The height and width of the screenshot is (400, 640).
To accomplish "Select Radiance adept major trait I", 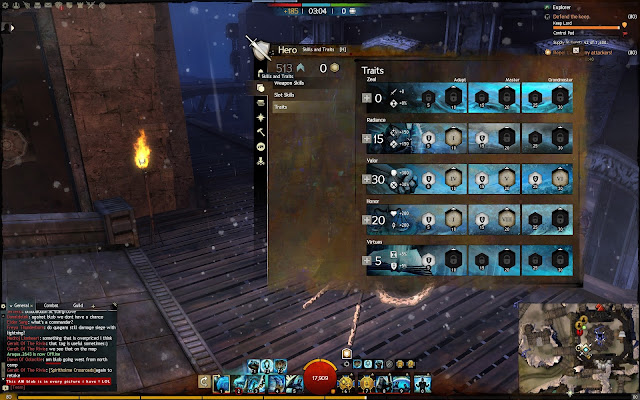I will point(453,139).
